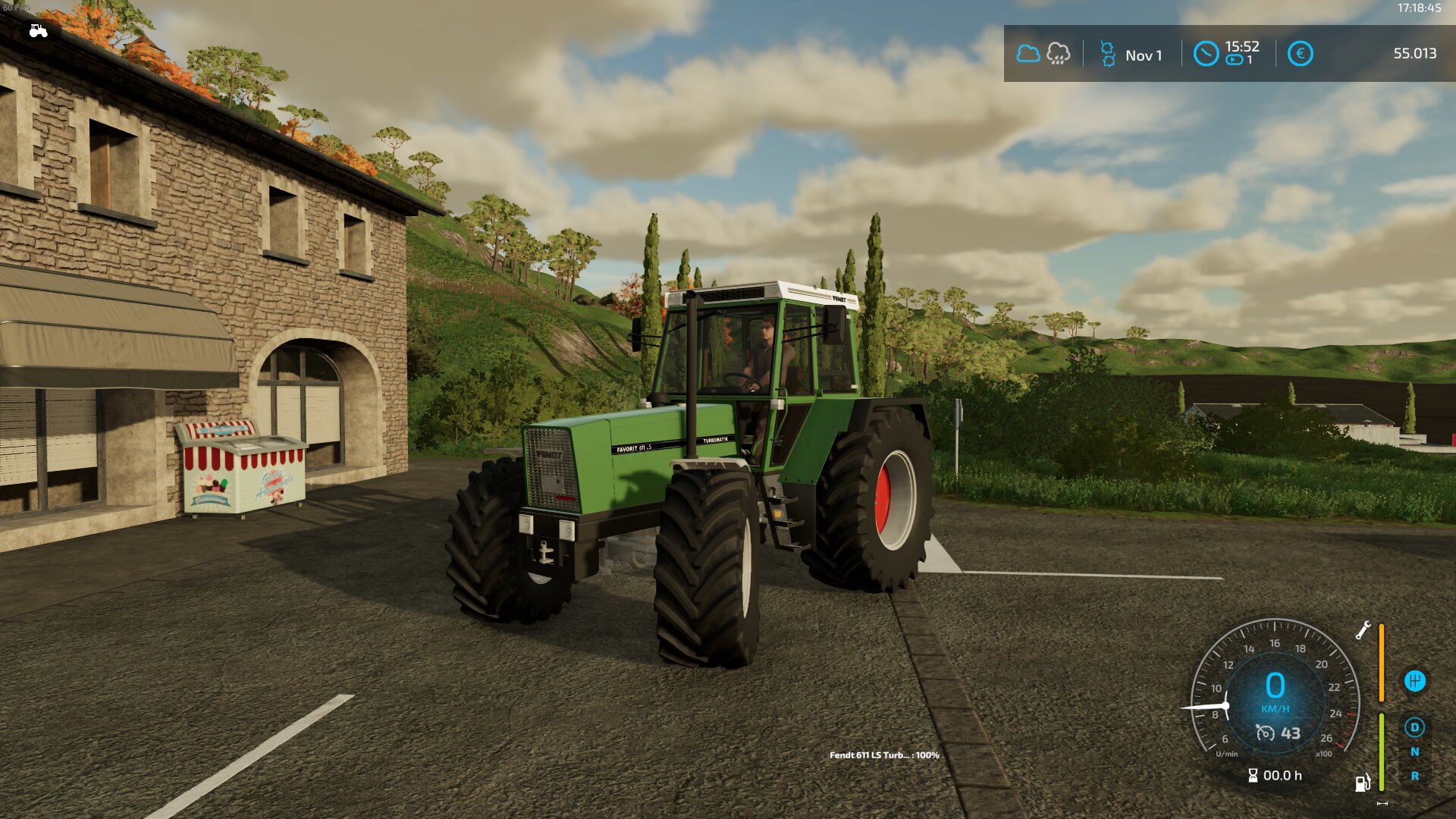1456x819 pixels.
Task: Click the hourglass operating hours icon
Action: pyautogui.click(x=1253, y=775)
